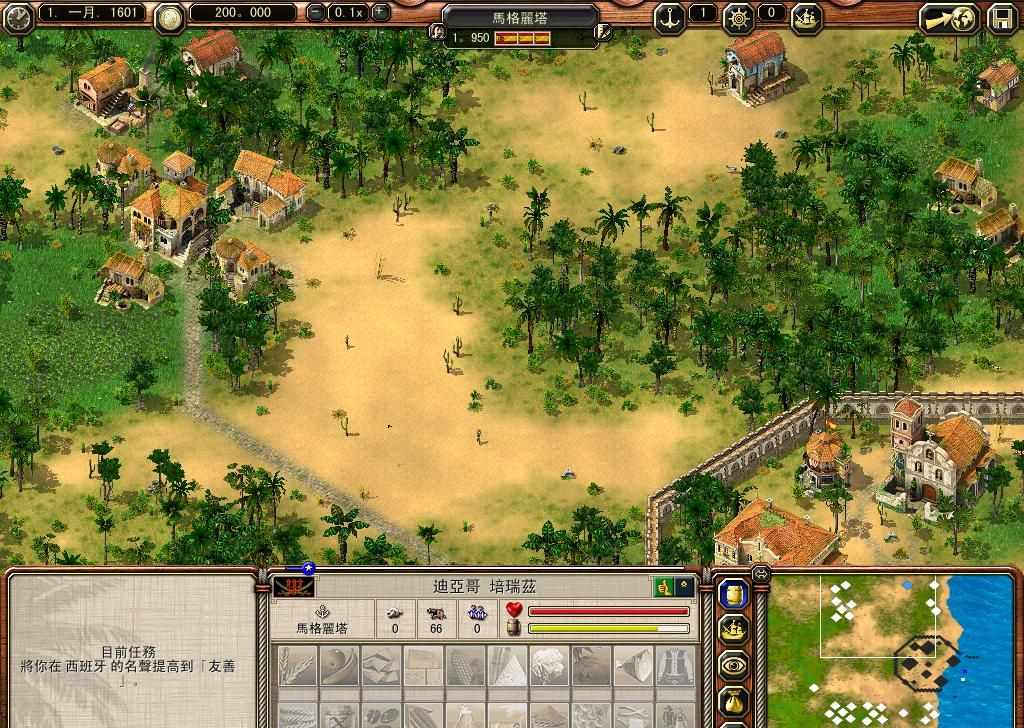Viewport: 1024px width, 728px height.
Task: Select the barrel cargo side button
Action: [x=733, y=595]
